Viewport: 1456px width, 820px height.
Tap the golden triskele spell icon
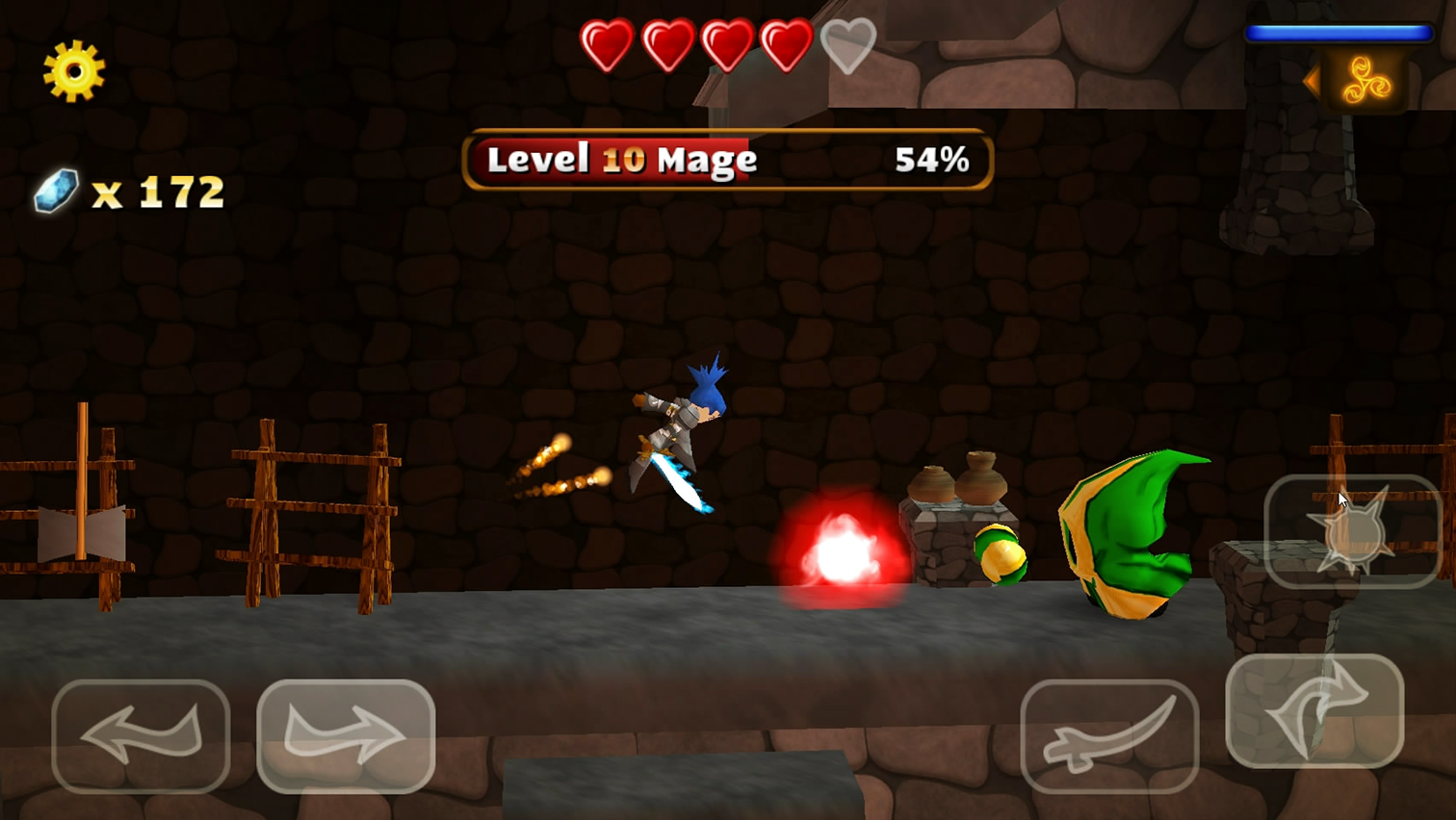[1367, 82]
